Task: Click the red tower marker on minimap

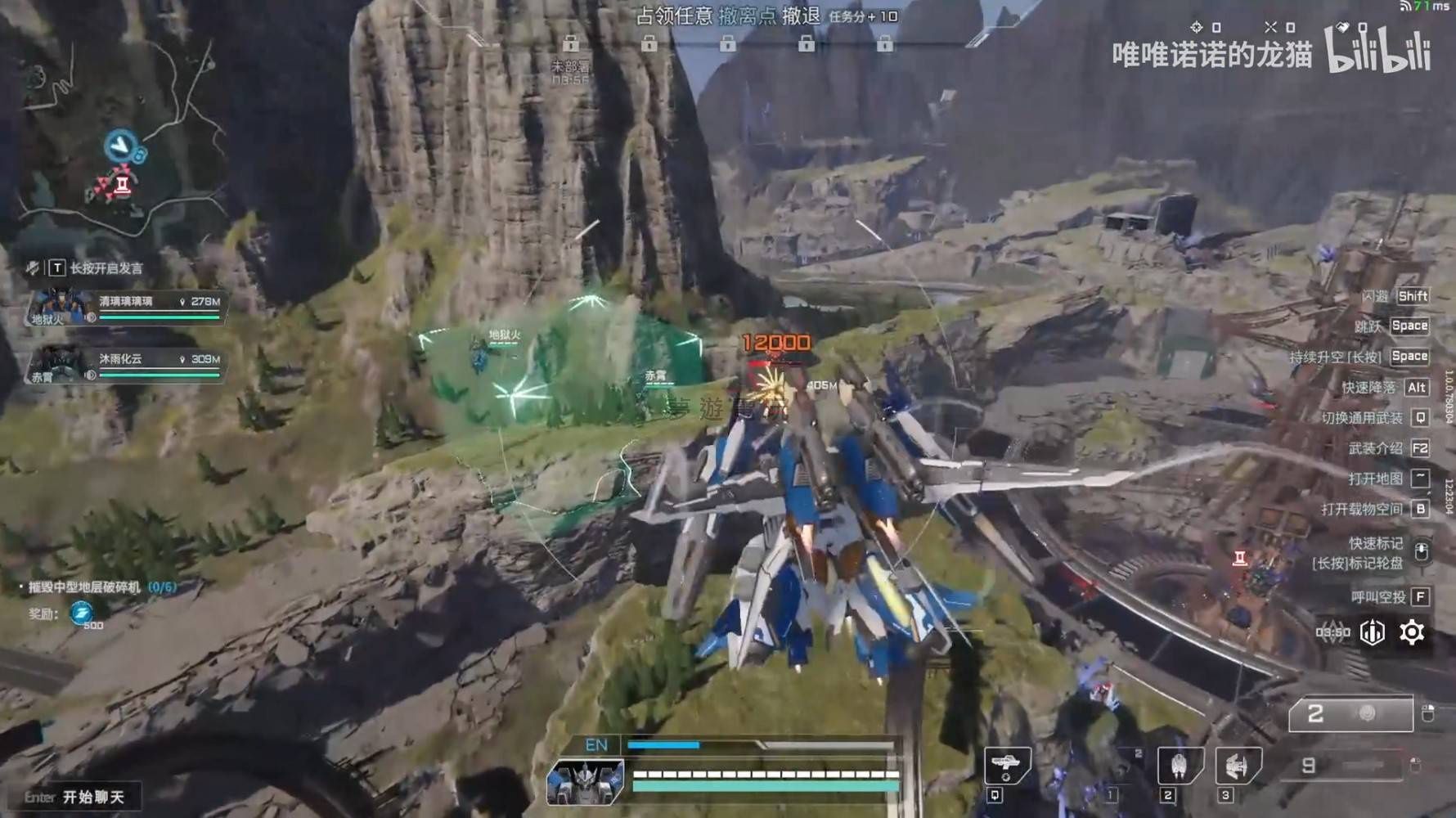Action: tap(124, 184)
